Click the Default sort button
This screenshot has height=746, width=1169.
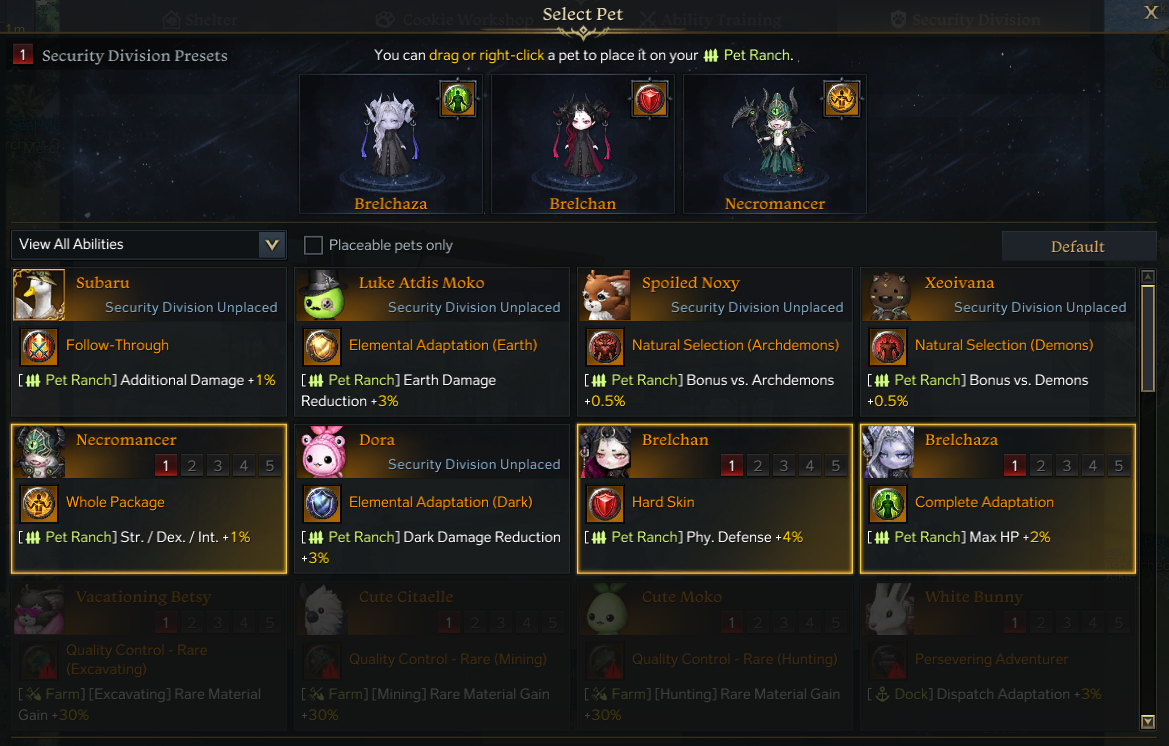1077,247
